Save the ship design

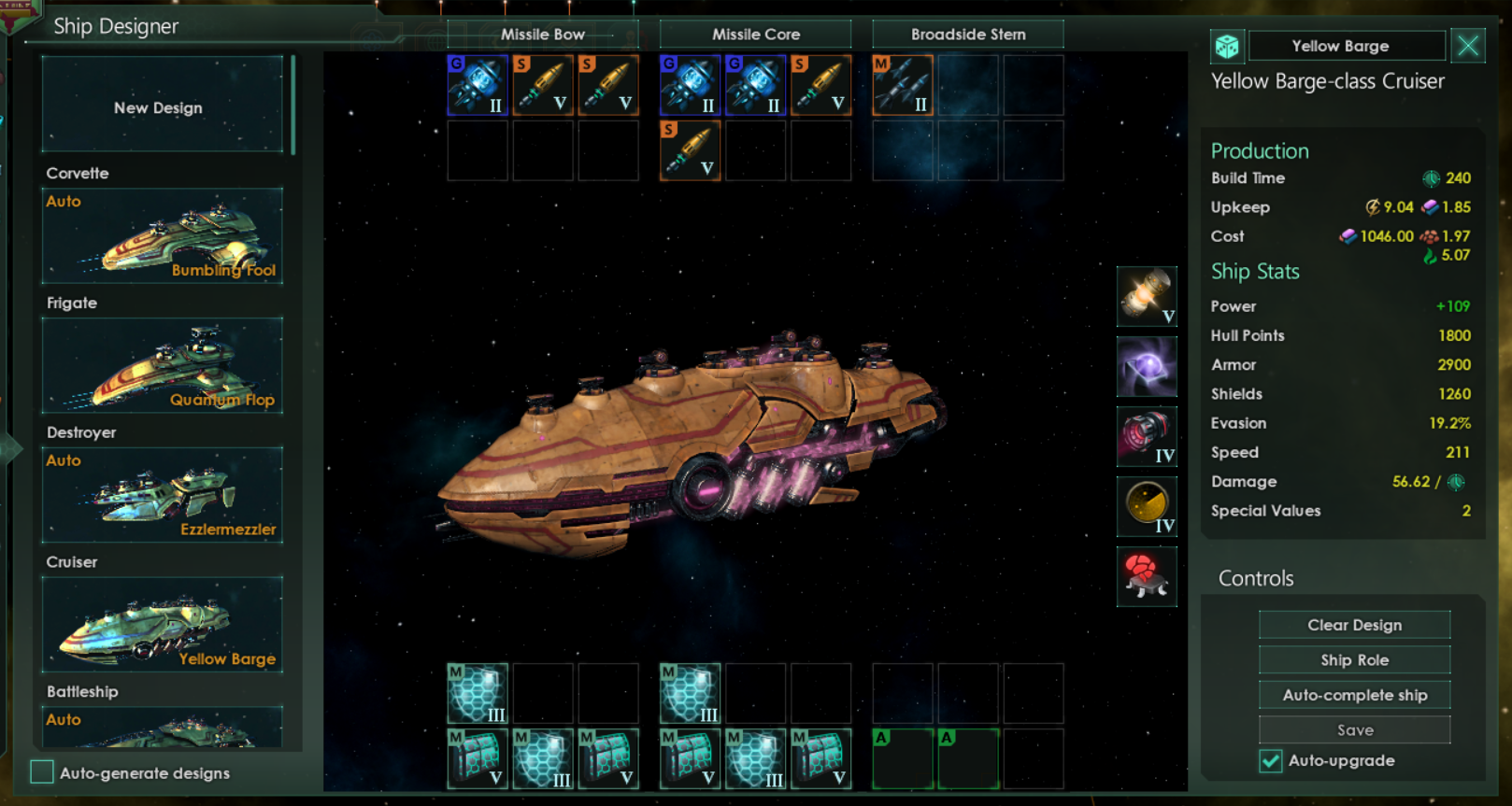(x=1354, y=730)
